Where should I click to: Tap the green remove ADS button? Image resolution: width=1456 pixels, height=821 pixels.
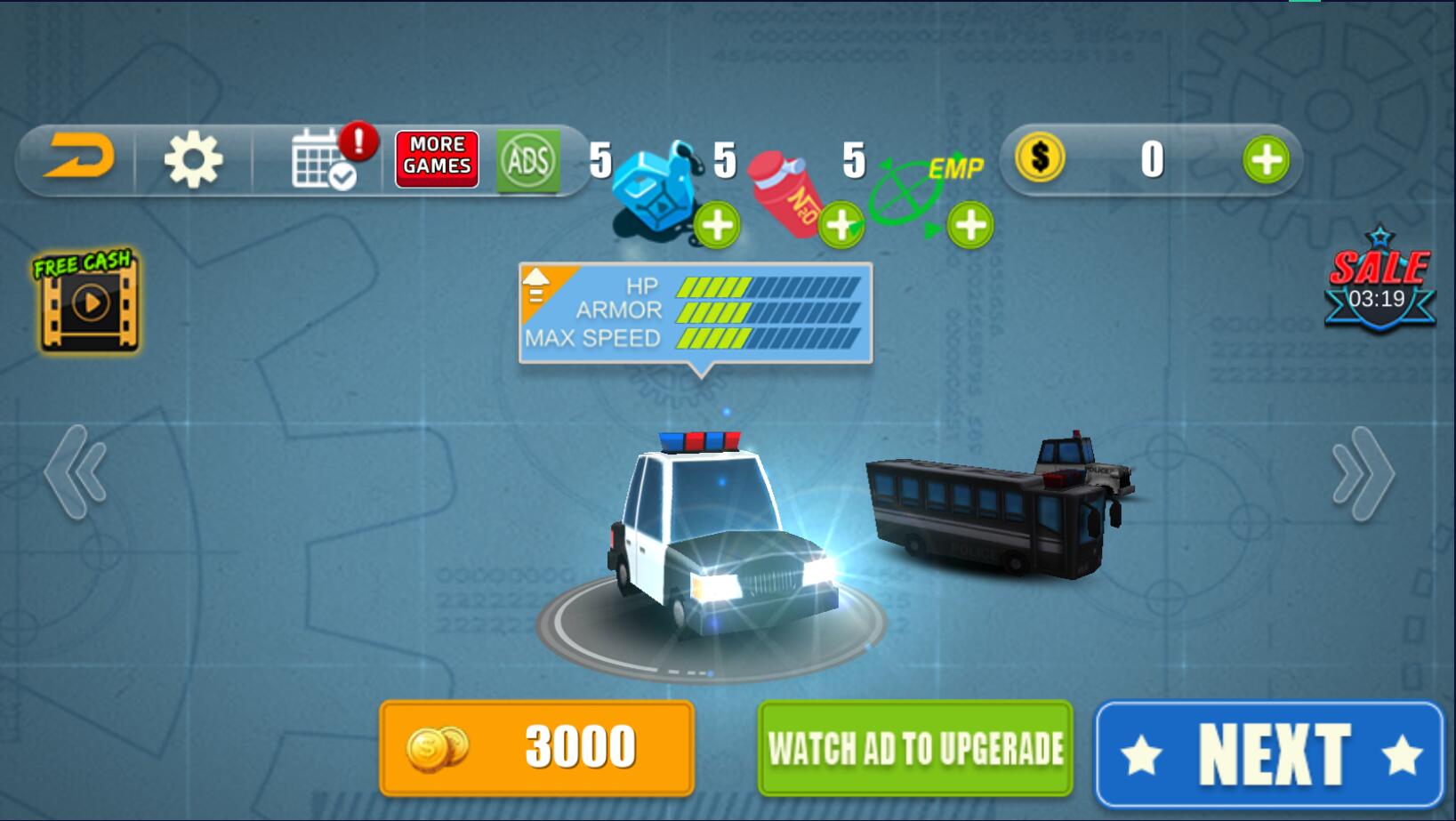[528, 161]
